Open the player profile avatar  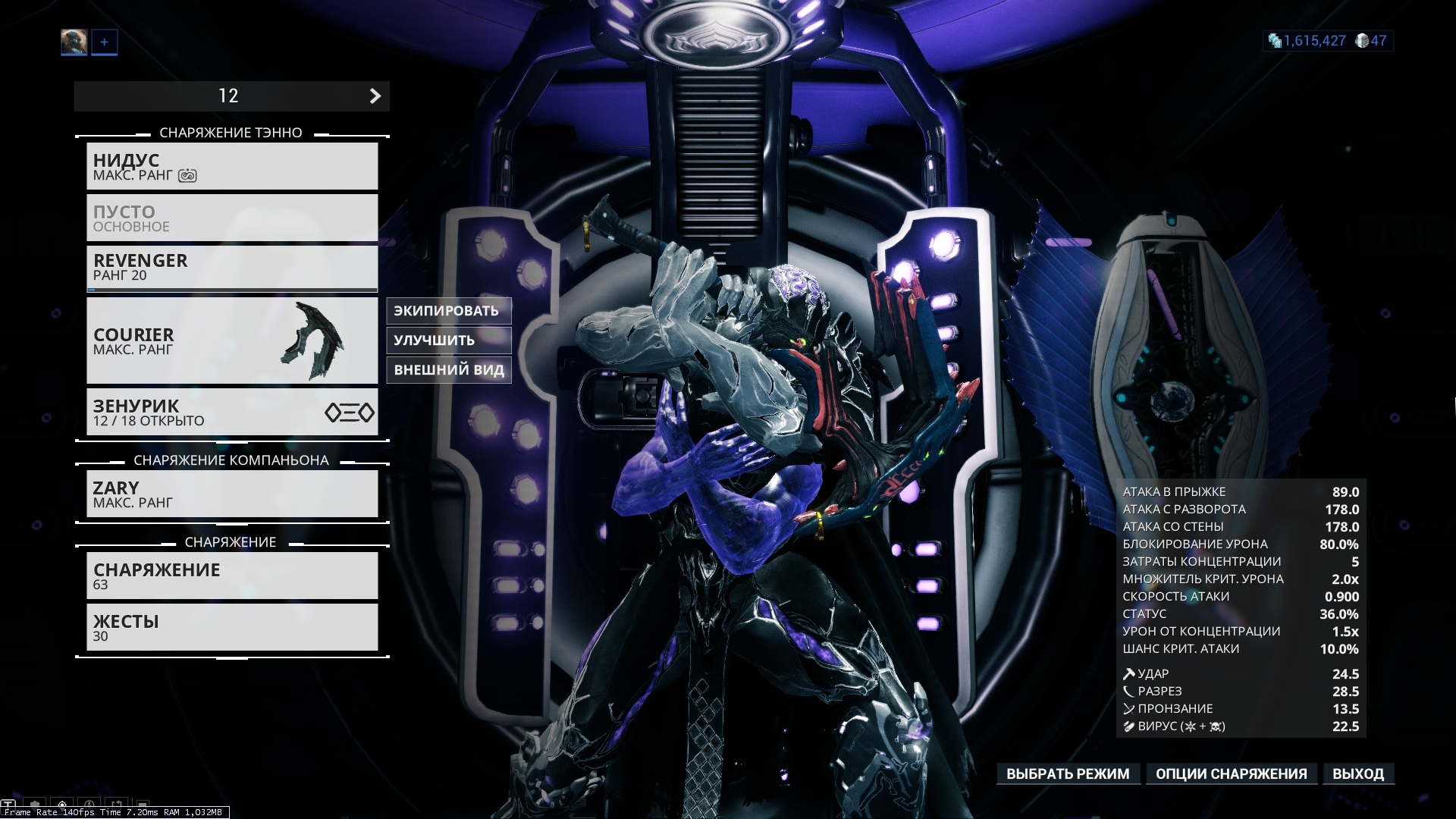tap(74, 42)
